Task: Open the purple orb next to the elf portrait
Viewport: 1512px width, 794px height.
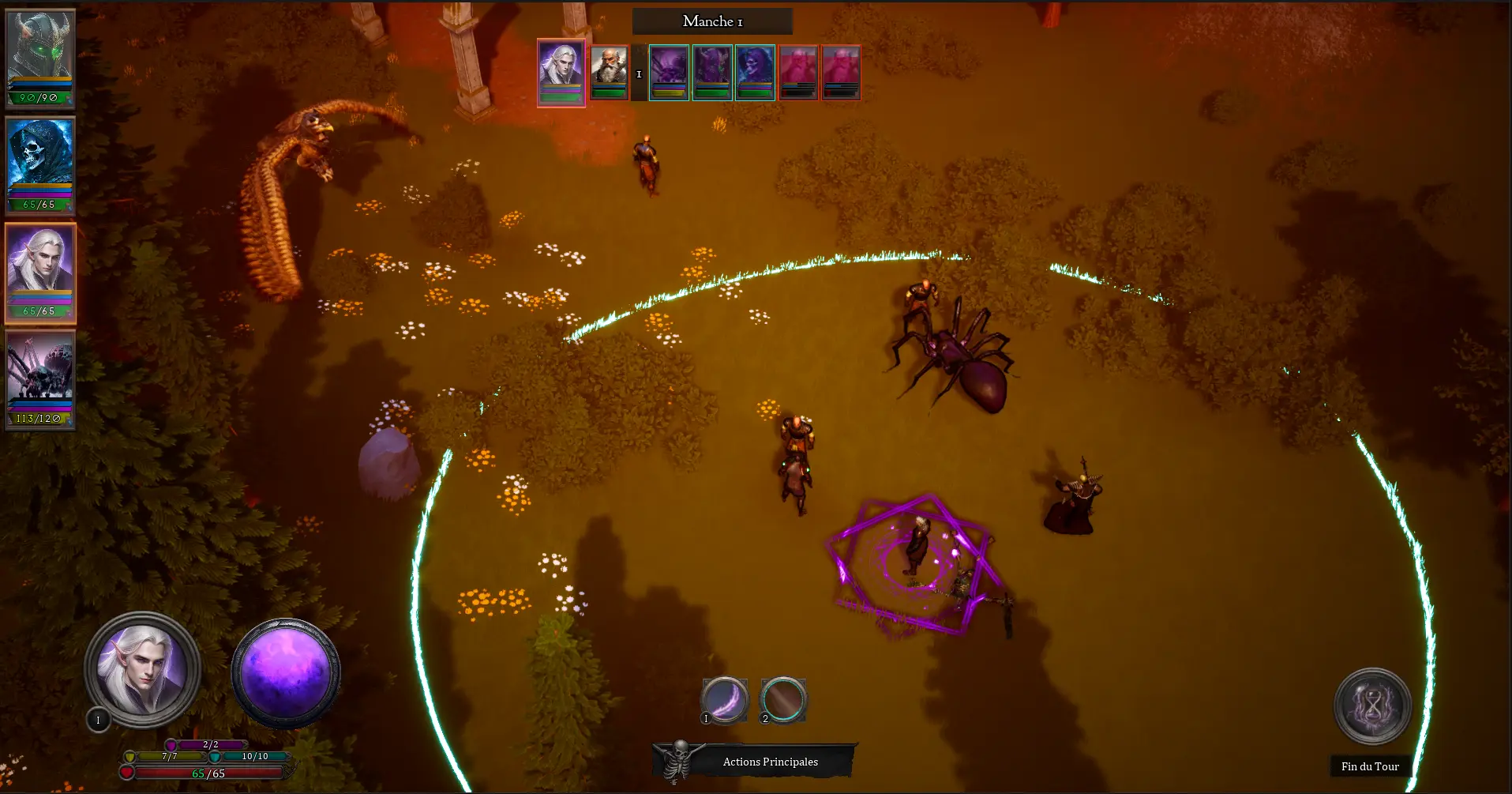Action: point(285,673)
